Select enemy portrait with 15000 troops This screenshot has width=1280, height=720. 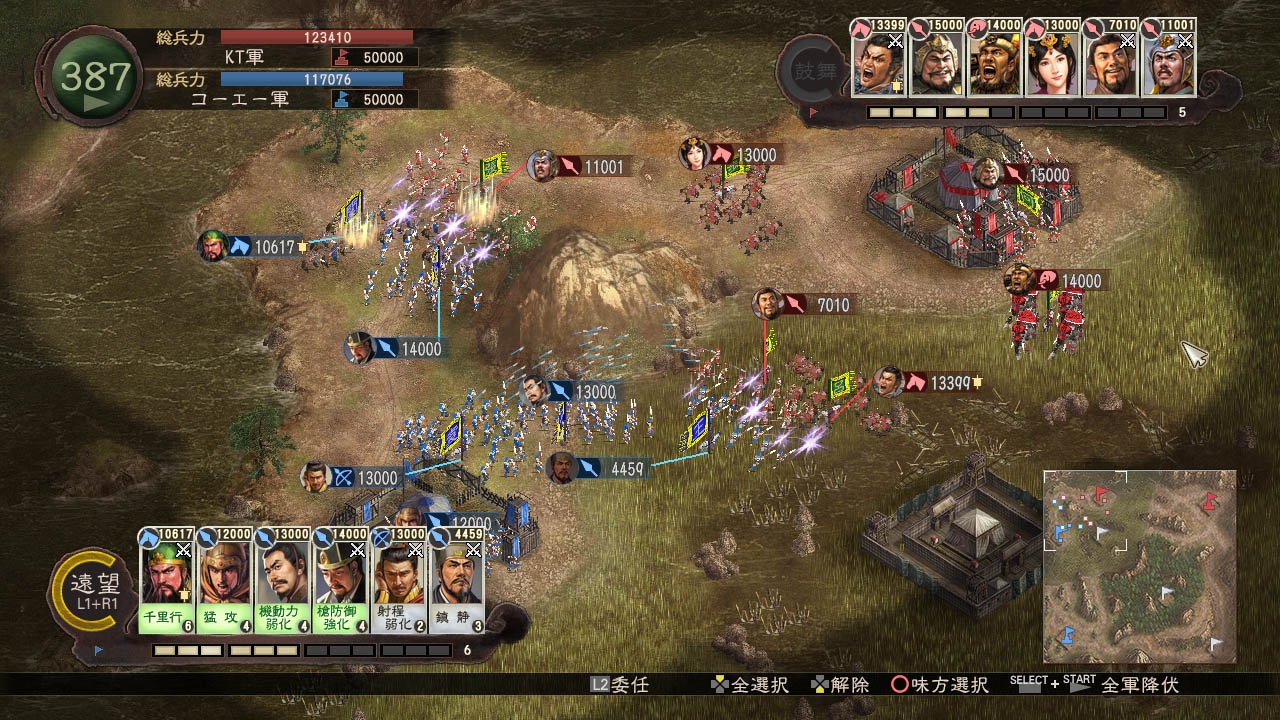(x=936, y=62)
